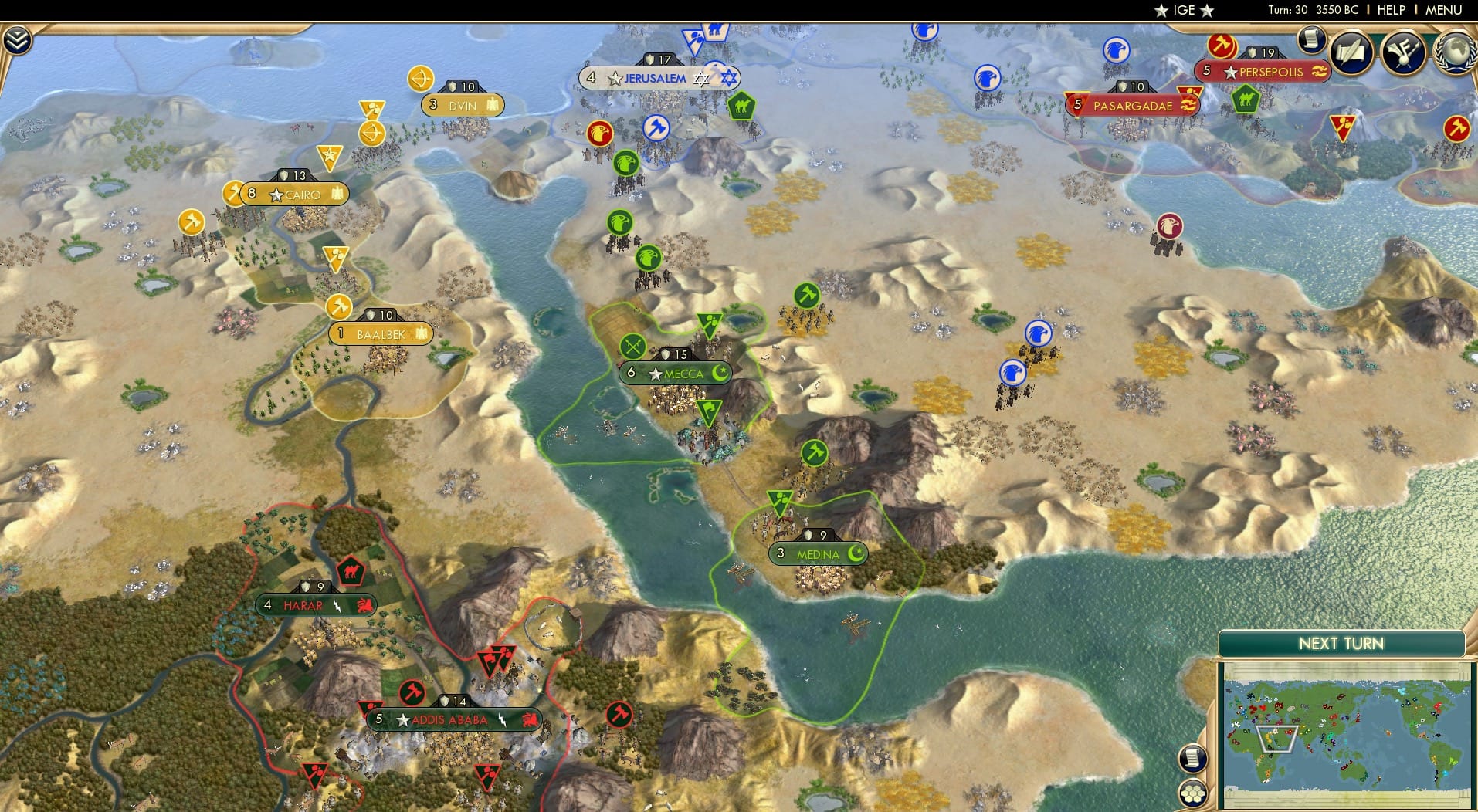Open the HELP screen
The height and width of the screenshot is (812, 1478).
(1392, 10)
